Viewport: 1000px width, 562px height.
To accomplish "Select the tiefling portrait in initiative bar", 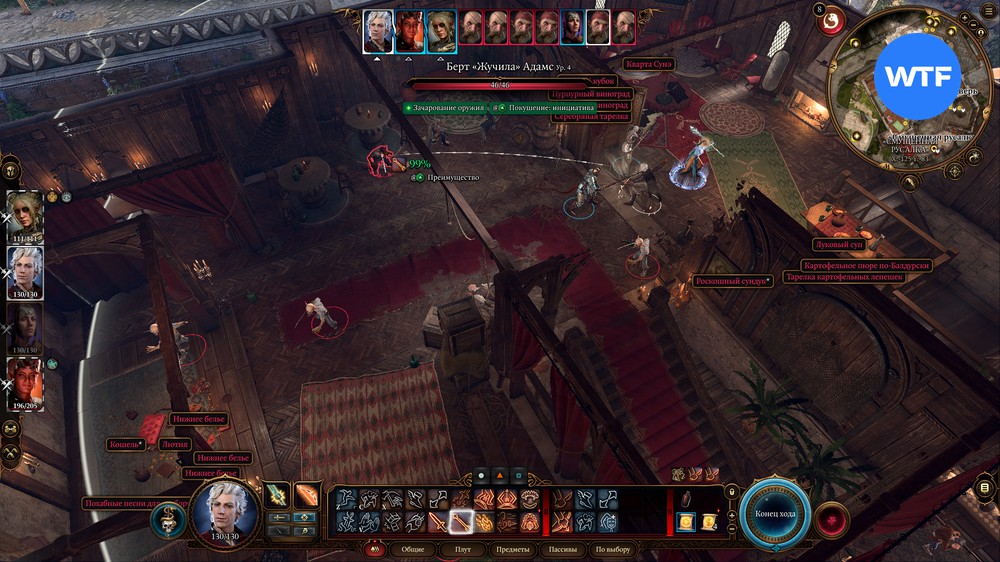I will pos(409,31).
